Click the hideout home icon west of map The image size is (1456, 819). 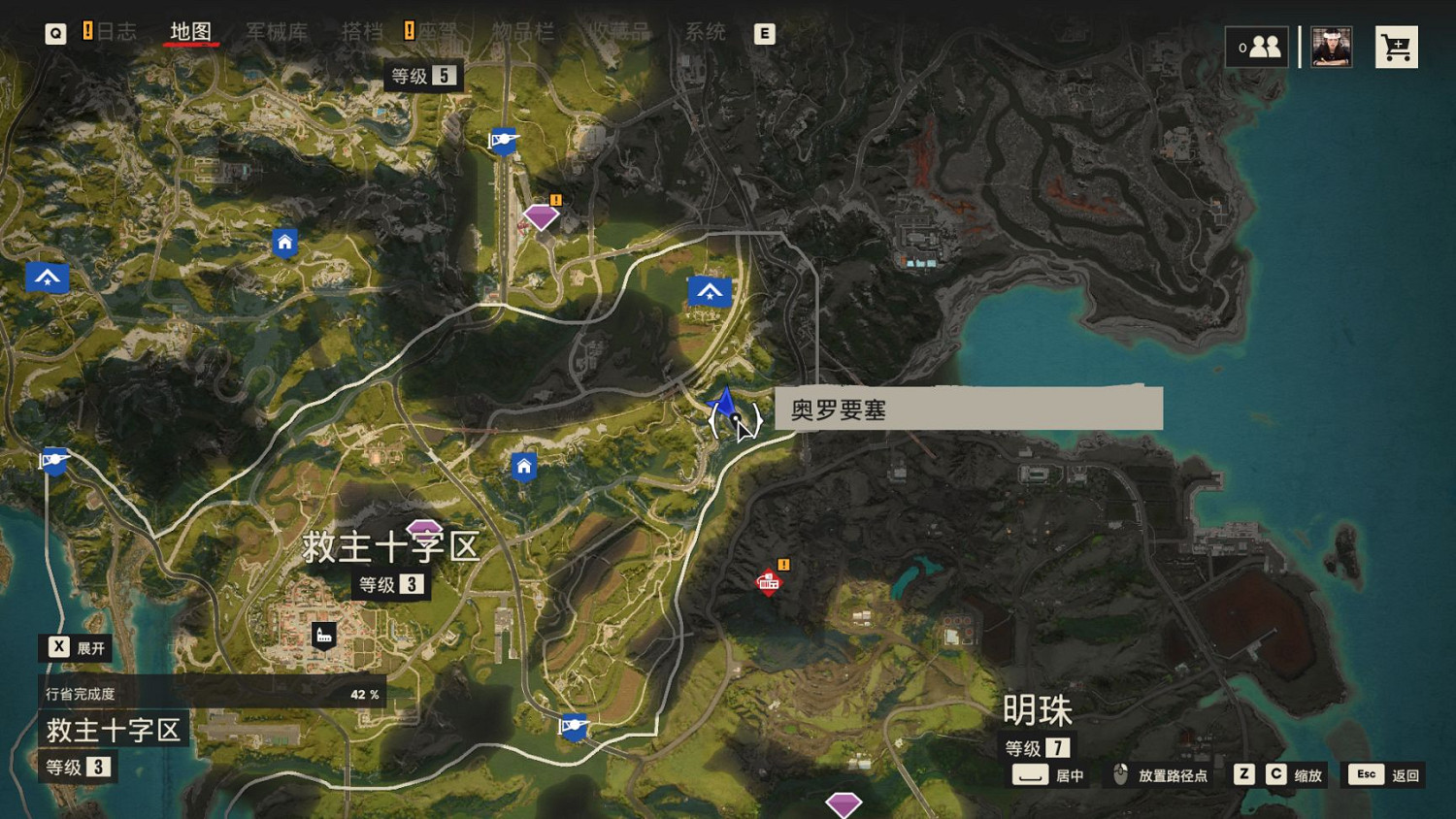point(282,242)
